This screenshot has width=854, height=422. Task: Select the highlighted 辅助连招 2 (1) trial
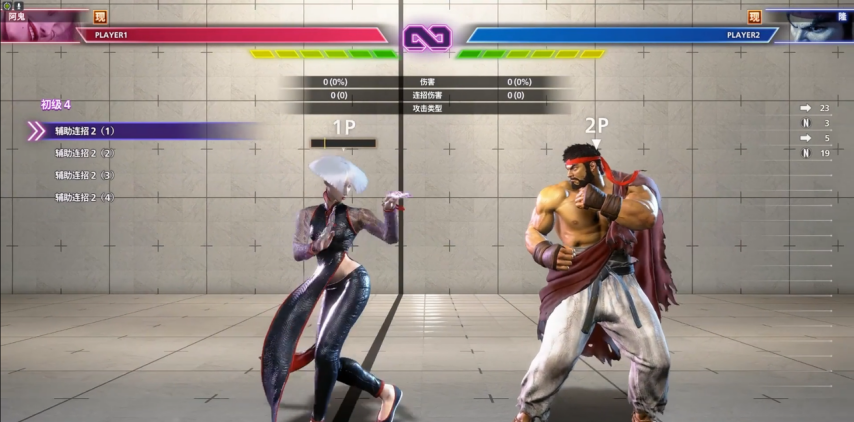click(86, 131)
